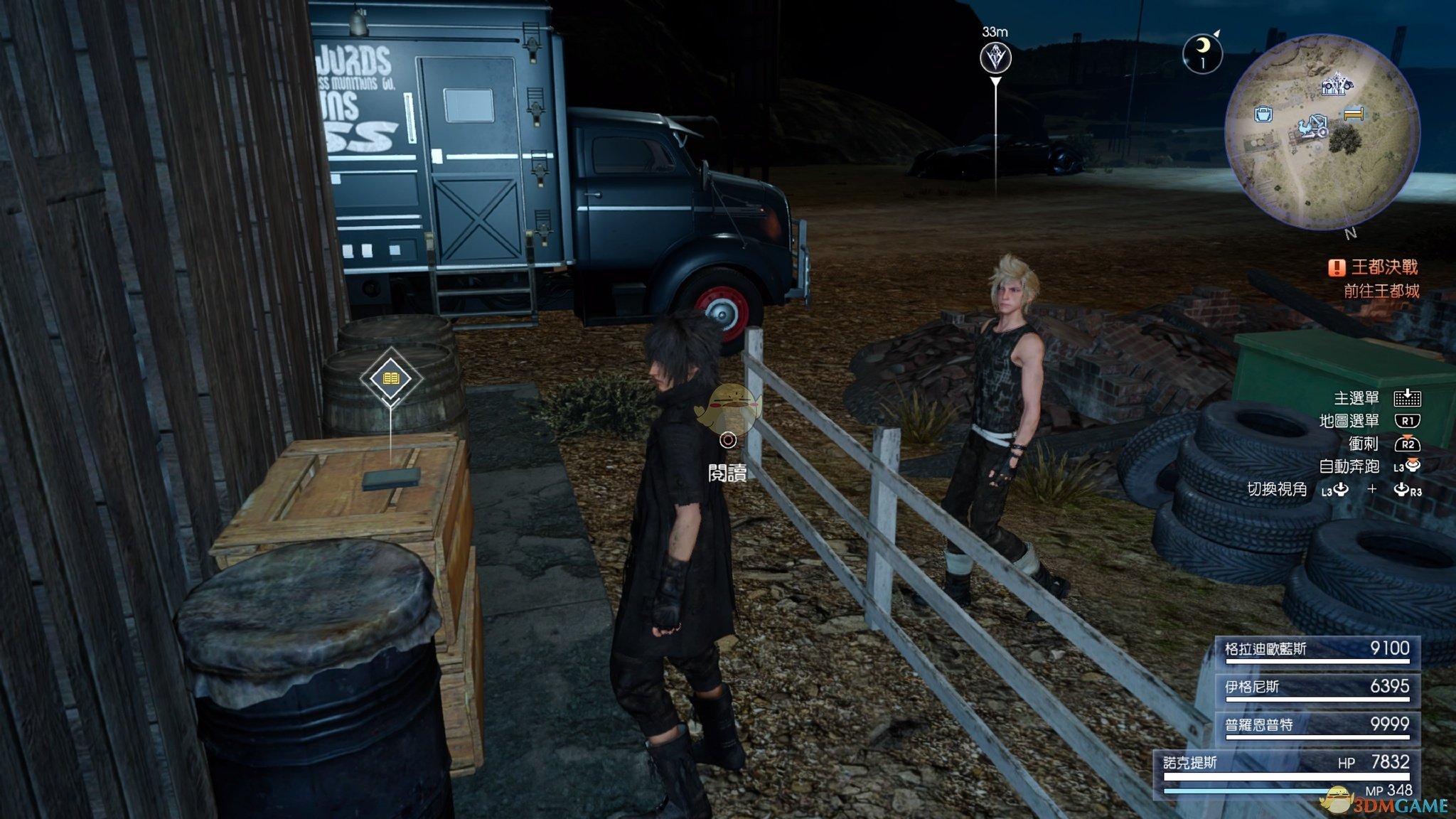Select the shopping bag marker on minimap
Viewport: 1456px width, 819px height.
pyautogui.click(x=1263, y=114)
